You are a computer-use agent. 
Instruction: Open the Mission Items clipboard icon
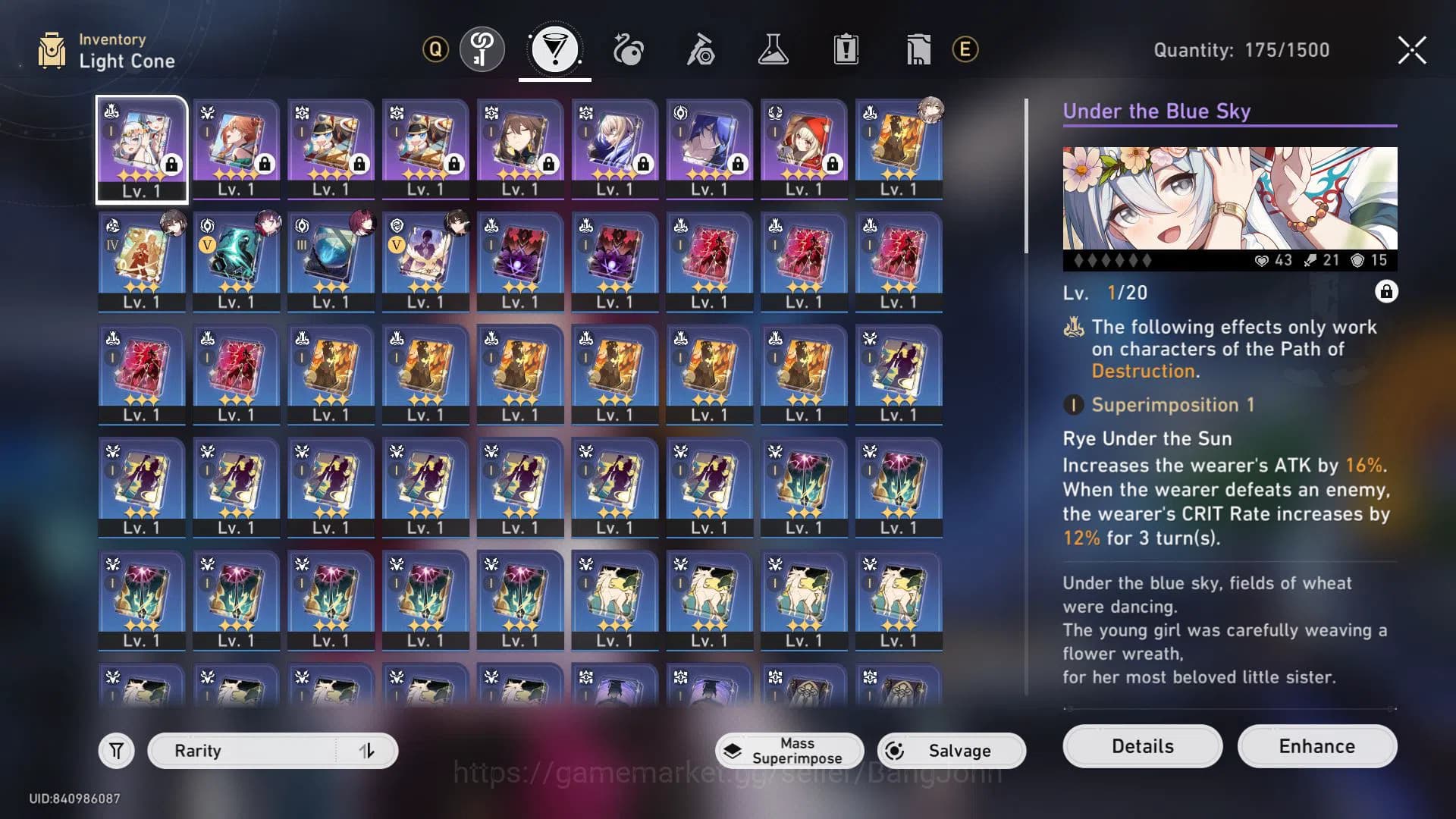[x=846, y=48]
